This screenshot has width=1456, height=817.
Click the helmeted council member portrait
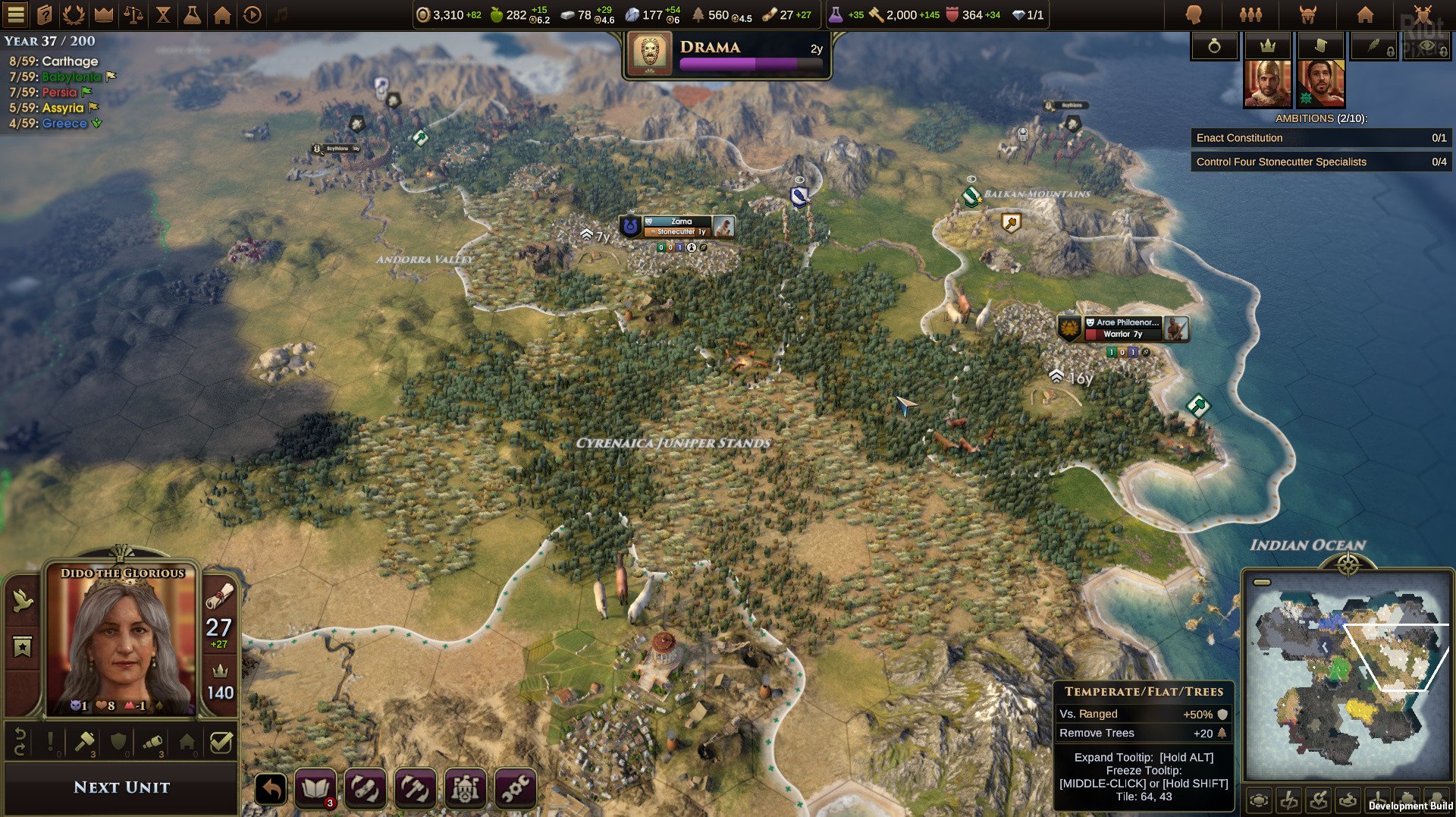[1267, 83]
